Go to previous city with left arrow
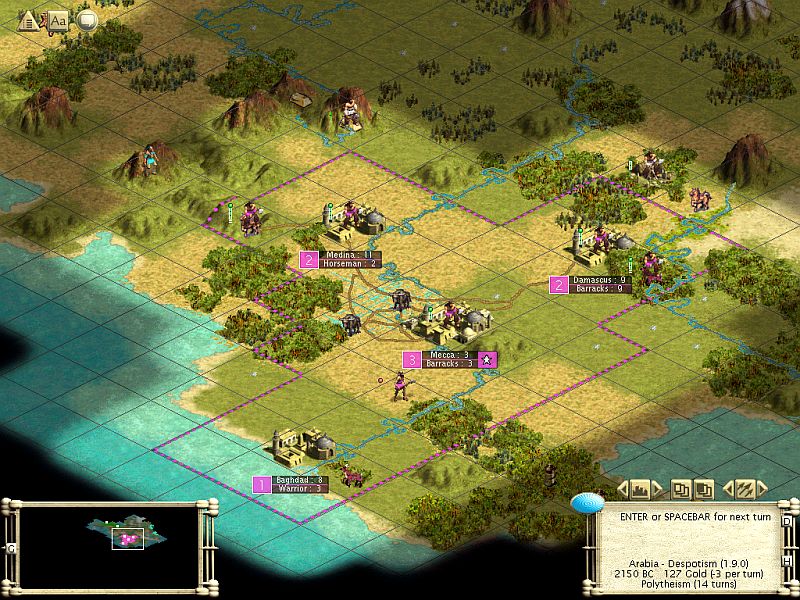 (x=622, y=489)
